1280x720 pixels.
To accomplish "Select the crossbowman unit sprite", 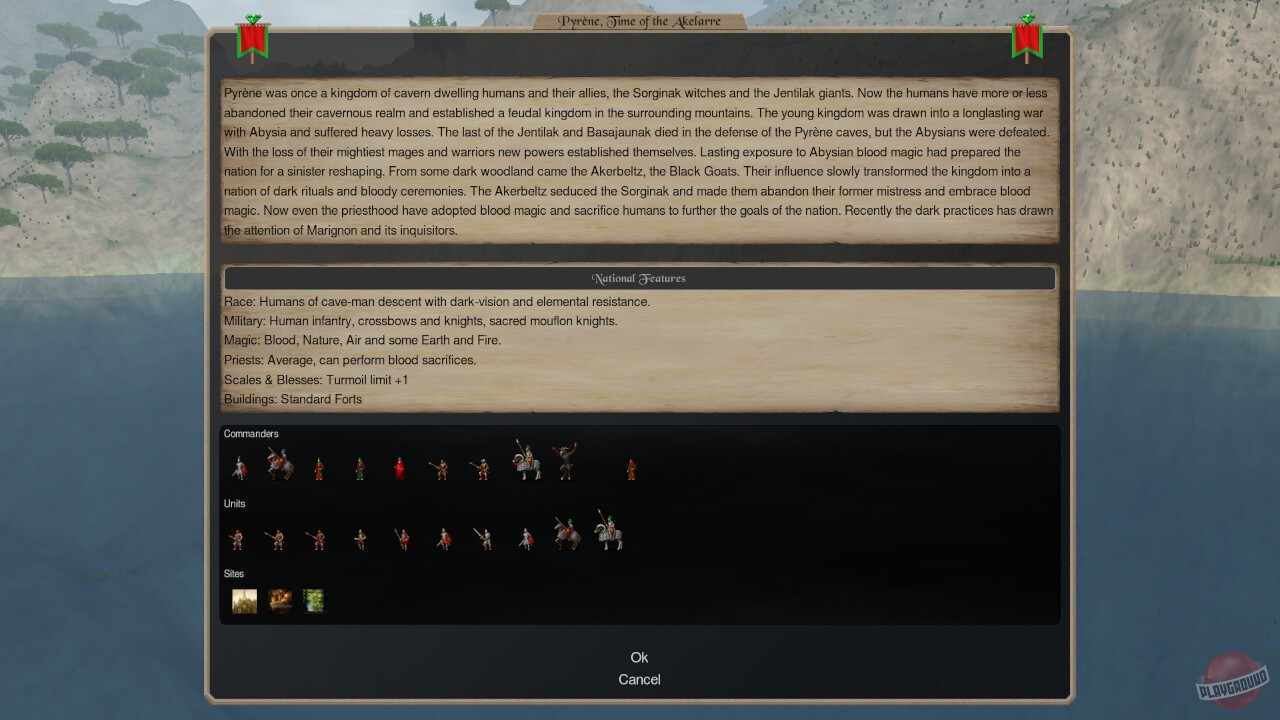I will point(361,538).
